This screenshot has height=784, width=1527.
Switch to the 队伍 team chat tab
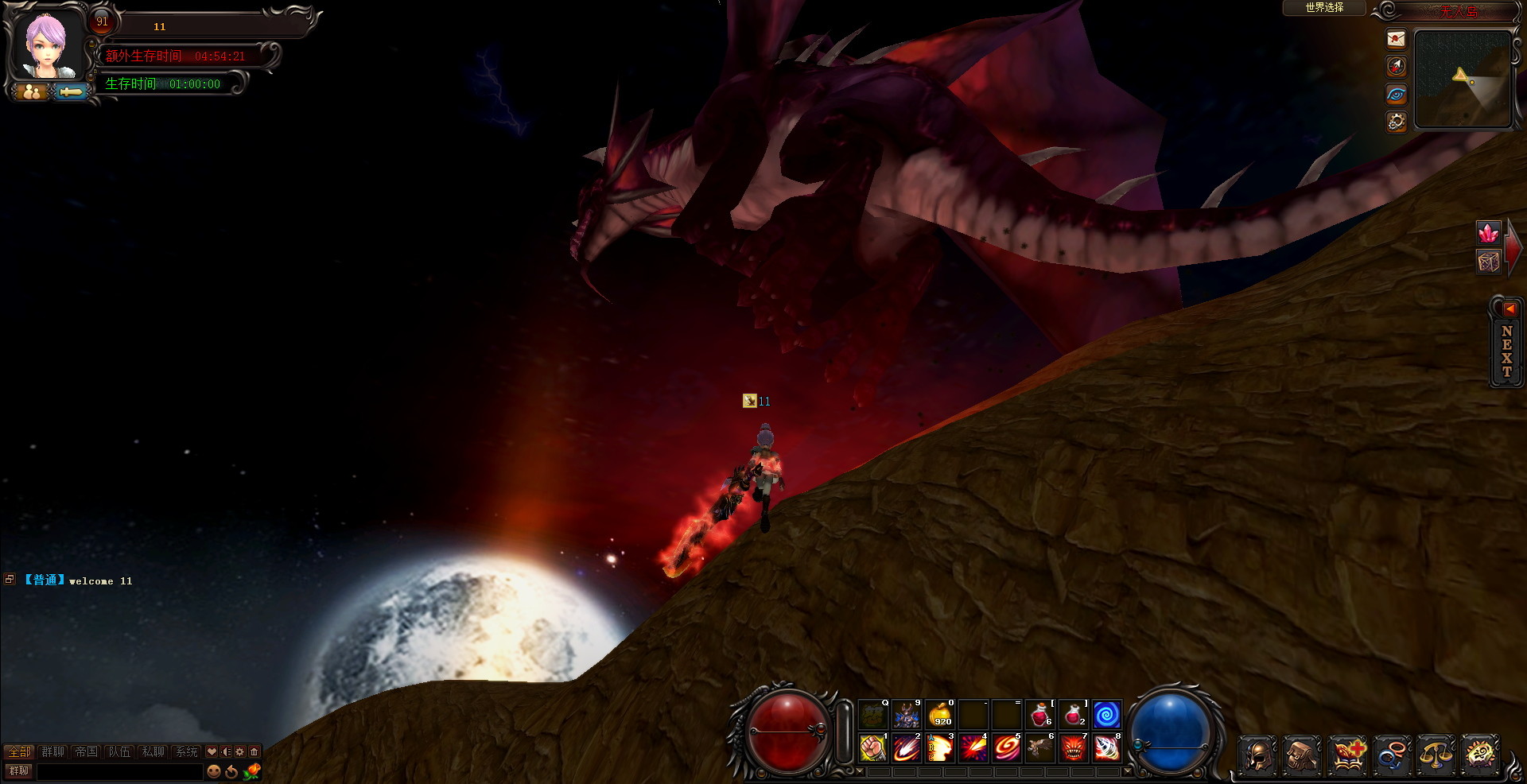[x=119, y=751]
